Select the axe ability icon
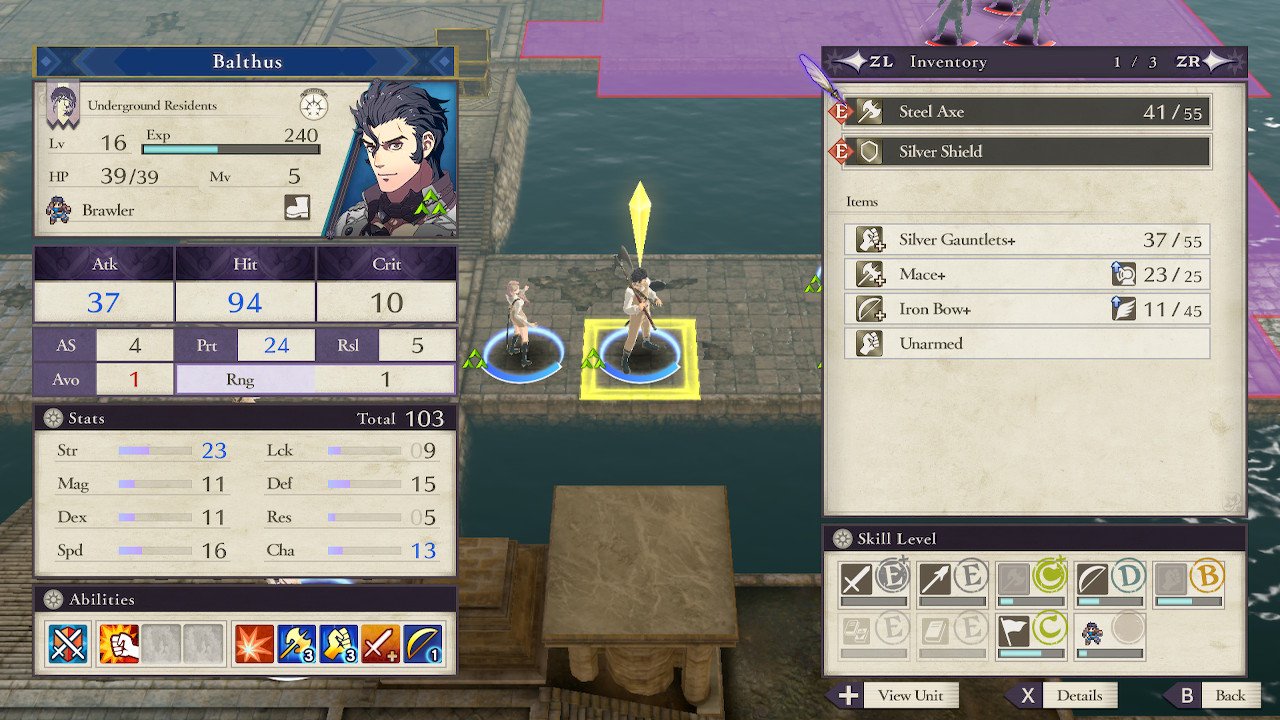This screenshot has height=720, width=1280. coord(297,645)
